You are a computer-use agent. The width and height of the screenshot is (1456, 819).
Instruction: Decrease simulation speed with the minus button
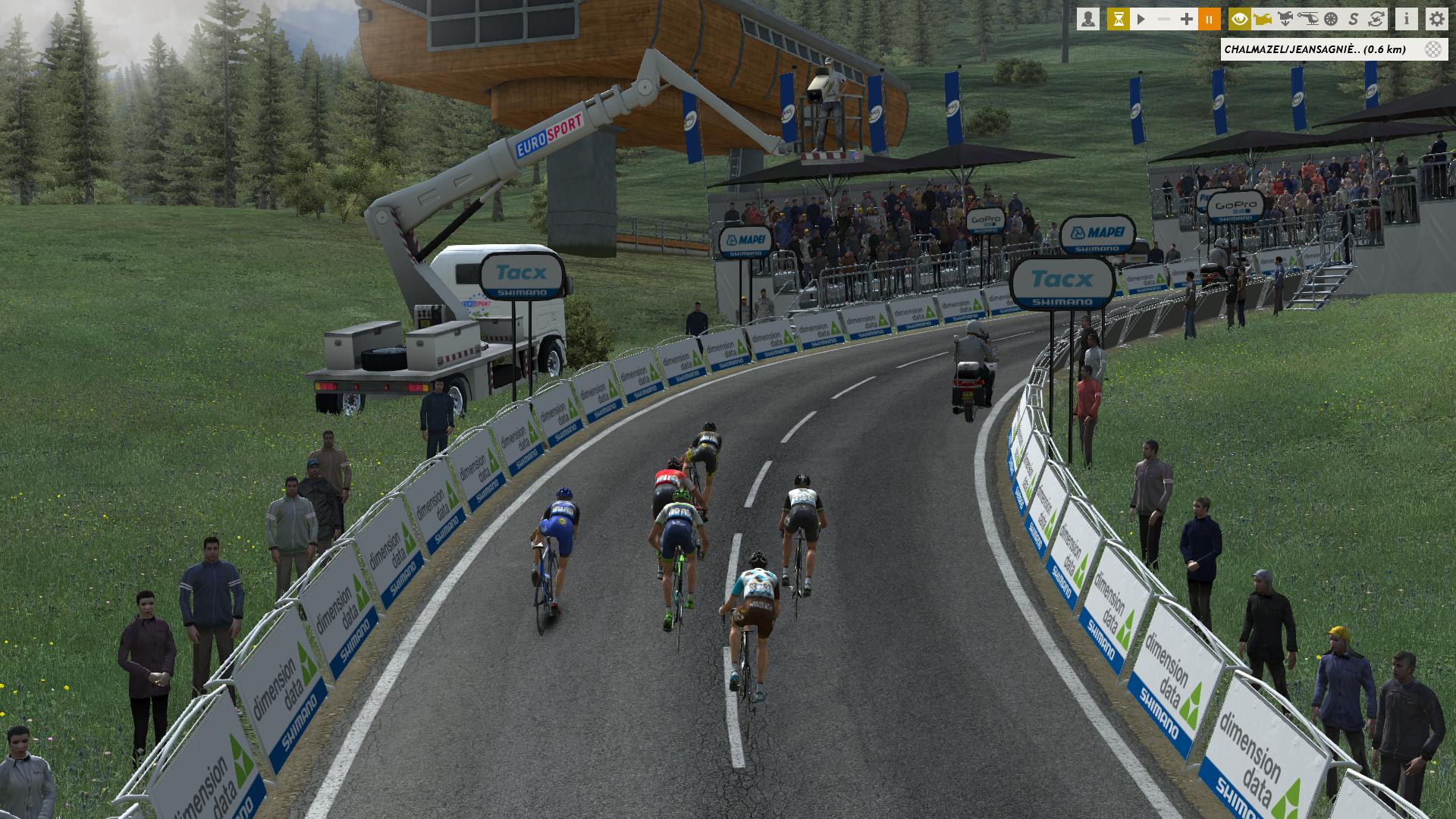click(x=1164, y=19)
